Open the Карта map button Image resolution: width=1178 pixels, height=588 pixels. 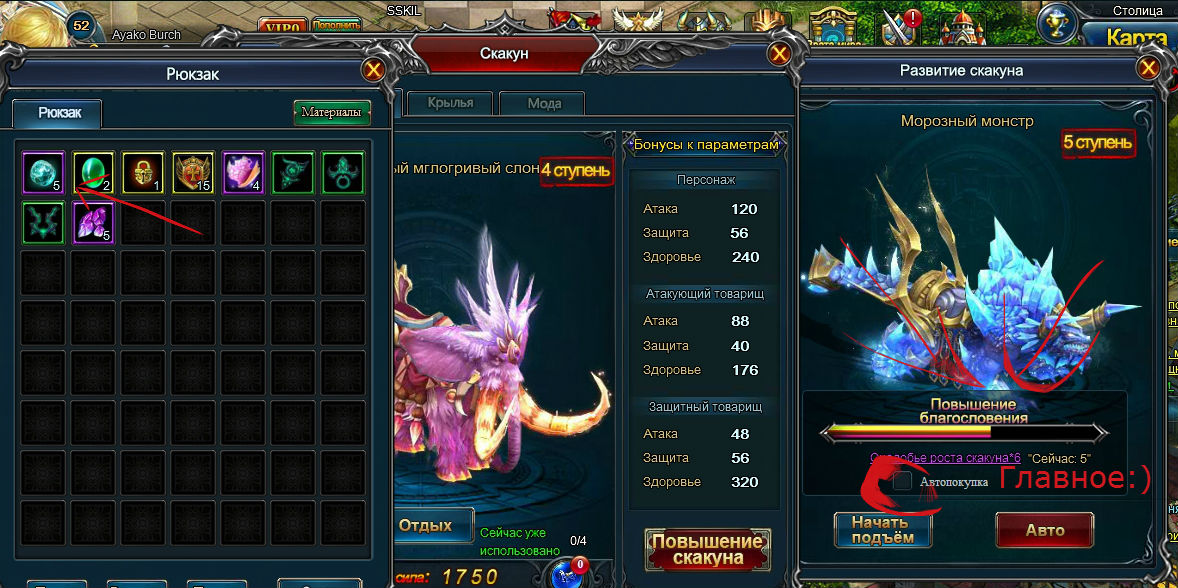[x=1140, y=38]
